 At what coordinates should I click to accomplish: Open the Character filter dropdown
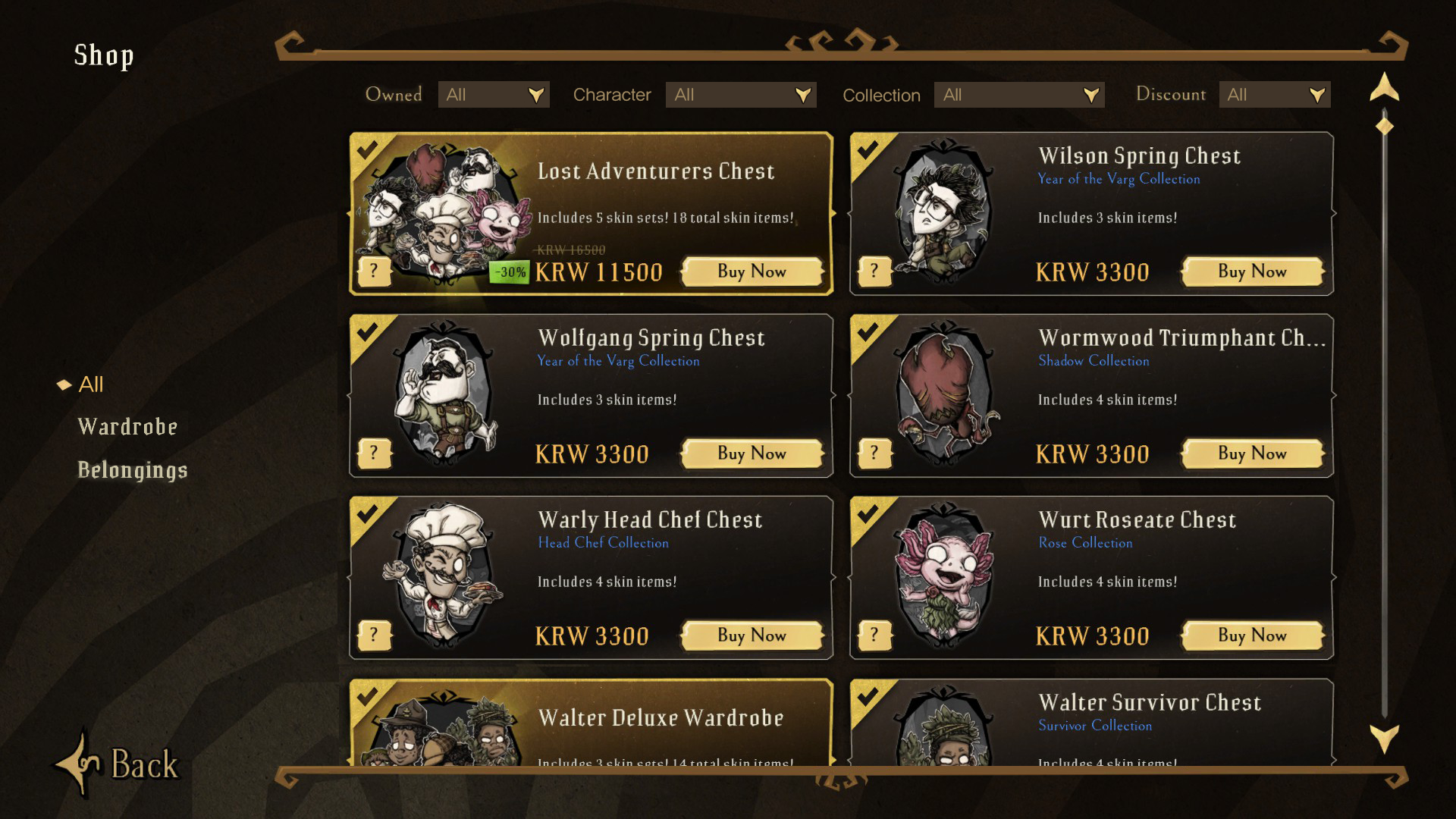point(741,94)
